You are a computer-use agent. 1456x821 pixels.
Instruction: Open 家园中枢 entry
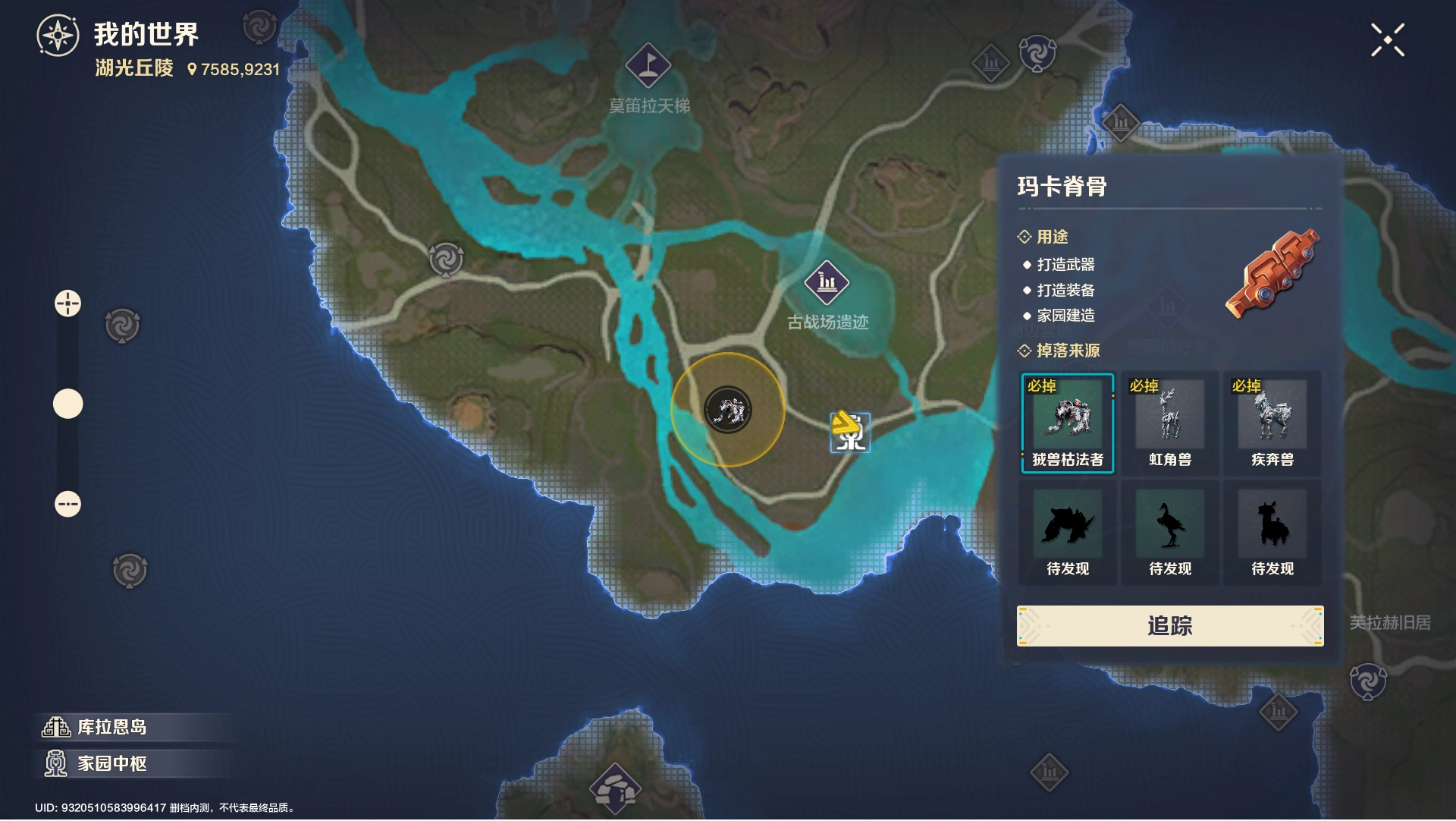[111, 763]
